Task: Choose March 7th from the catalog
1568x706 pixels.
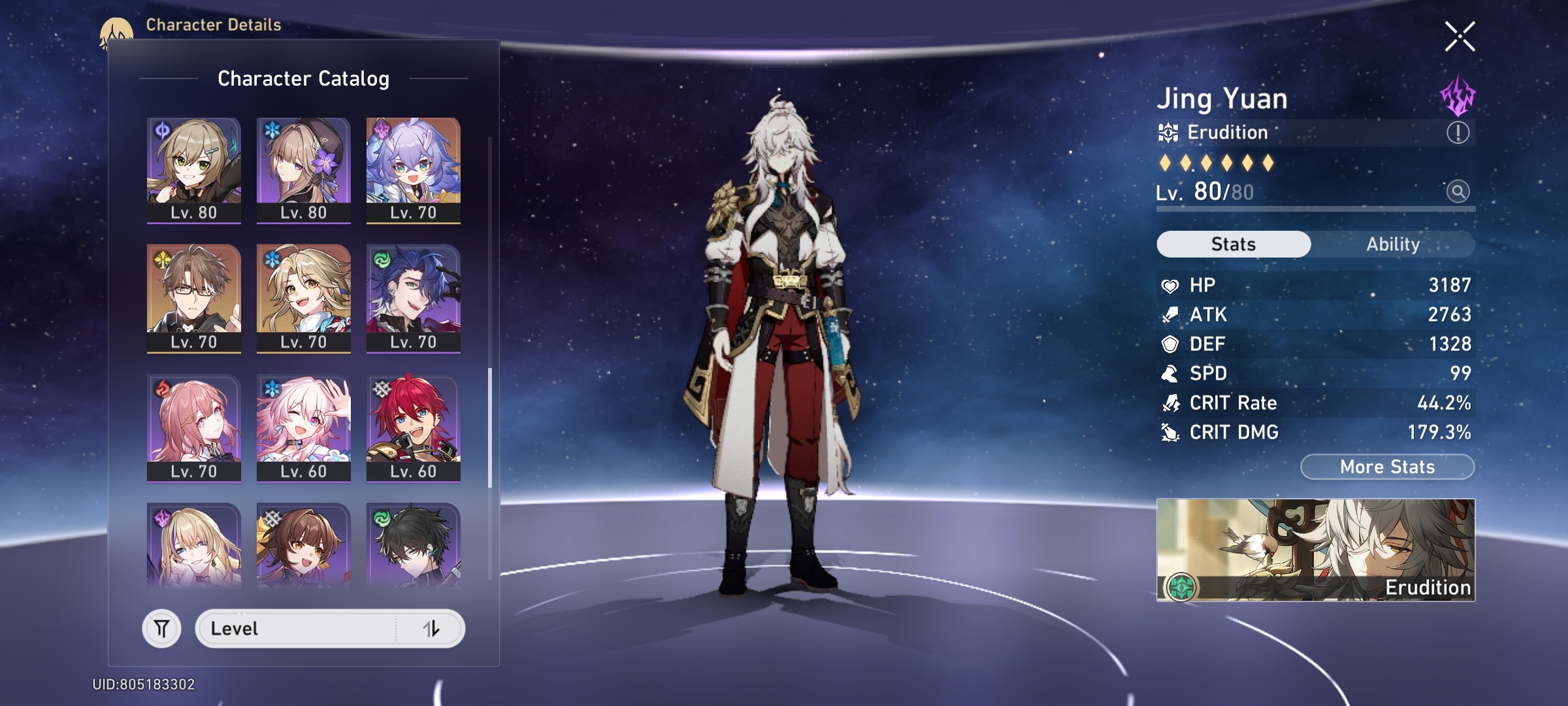Action: pos(304,428)
